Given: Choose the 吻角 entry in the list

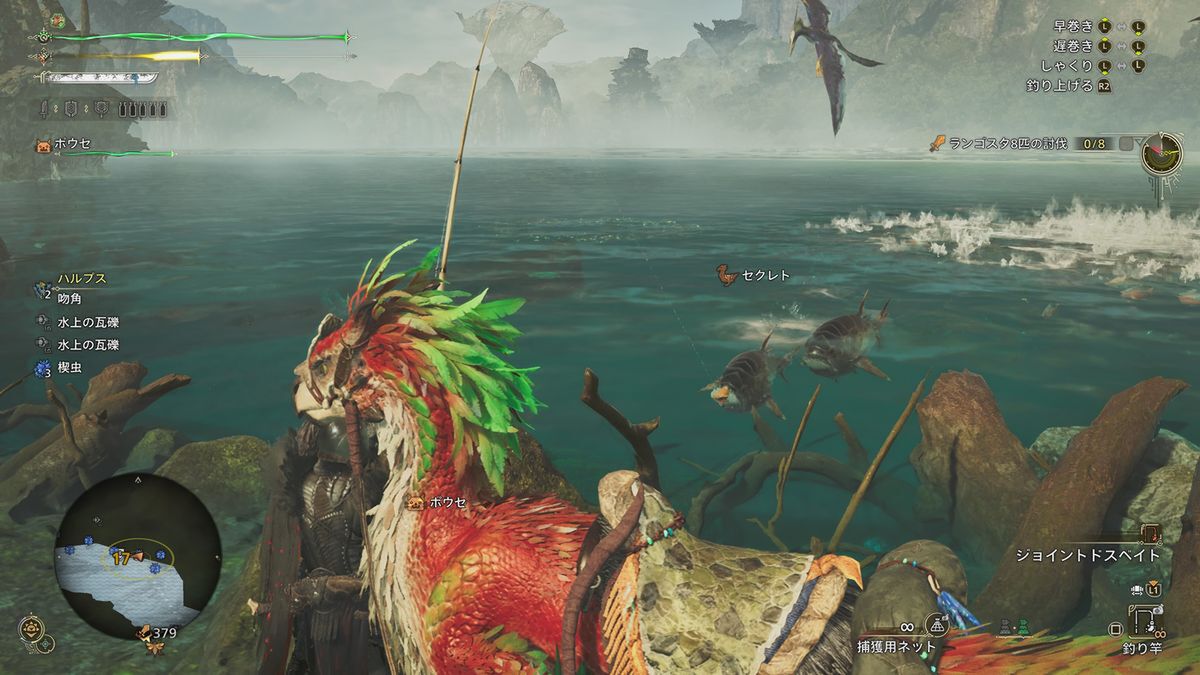Looking at the screenshot, I should click(70, 299).
